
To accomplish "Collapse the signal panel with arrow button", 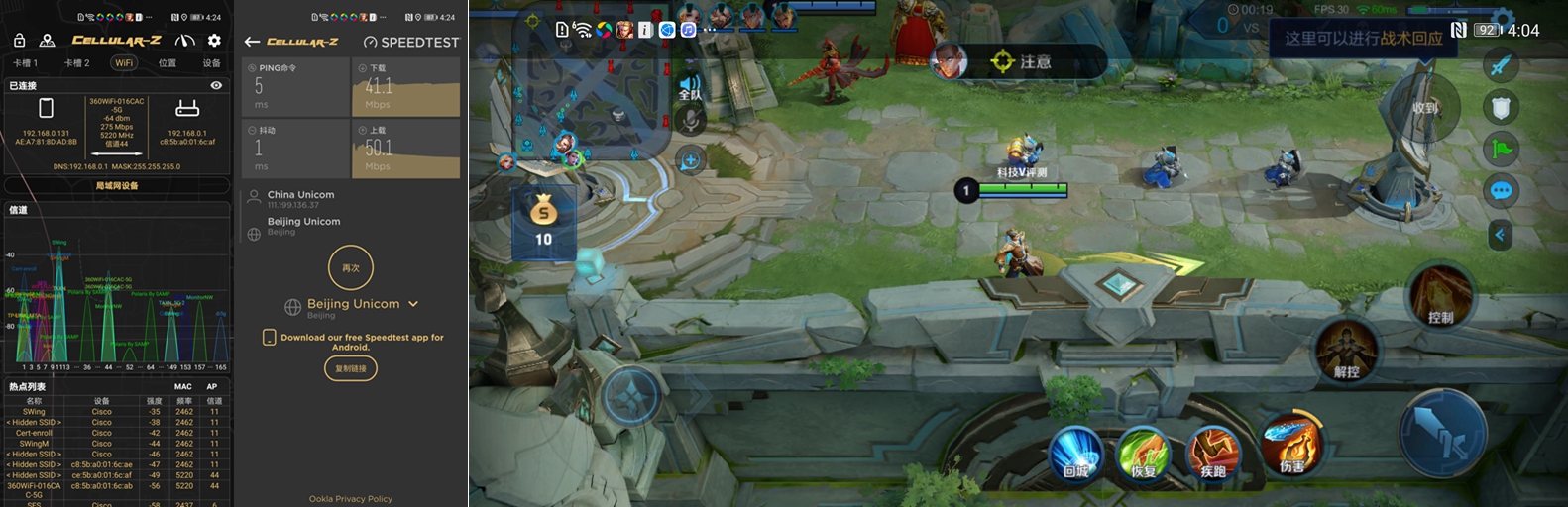I will click(1500, 235).
